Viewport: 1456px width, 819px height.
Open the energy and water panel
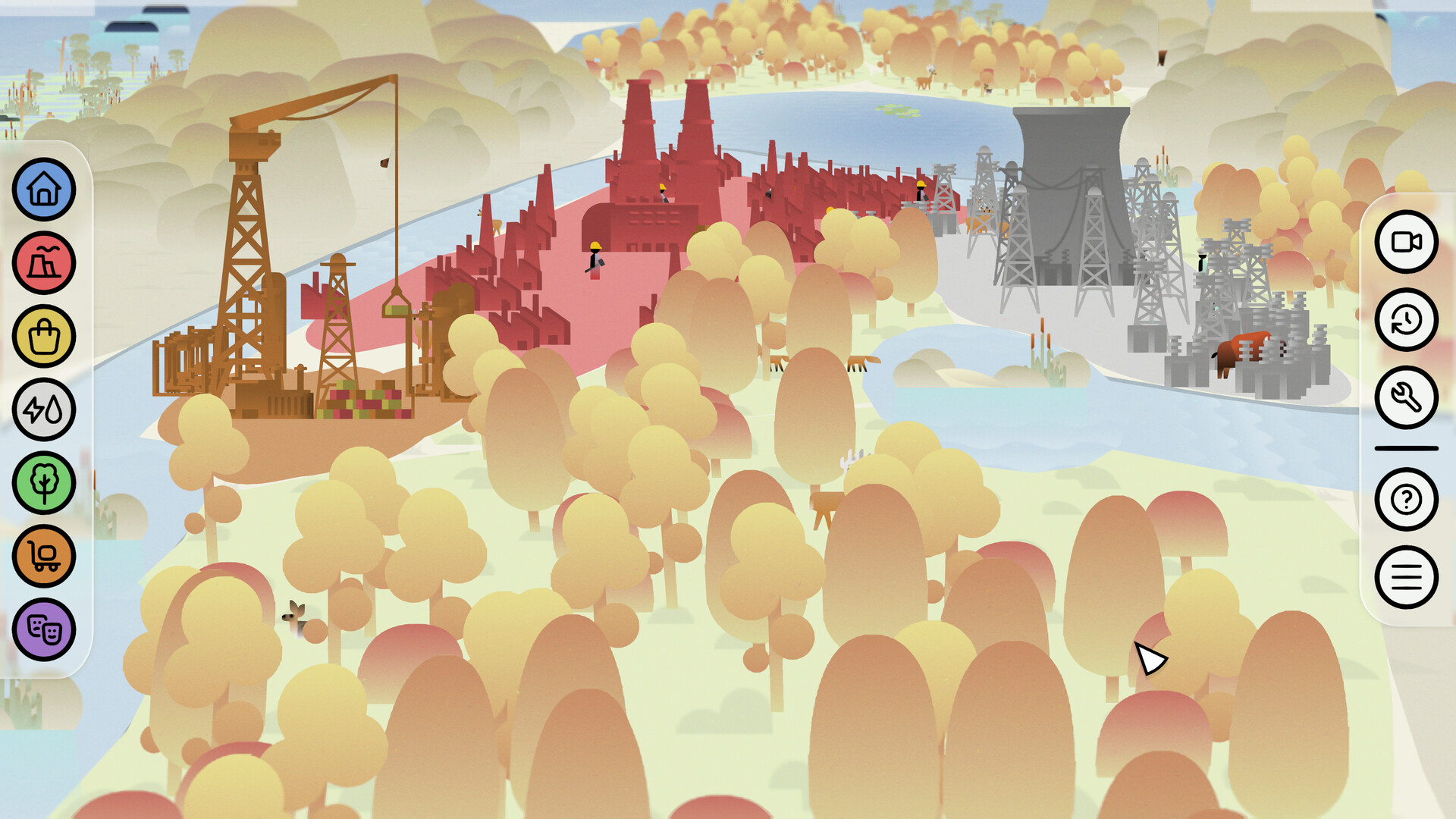click(x=43, y=409)
